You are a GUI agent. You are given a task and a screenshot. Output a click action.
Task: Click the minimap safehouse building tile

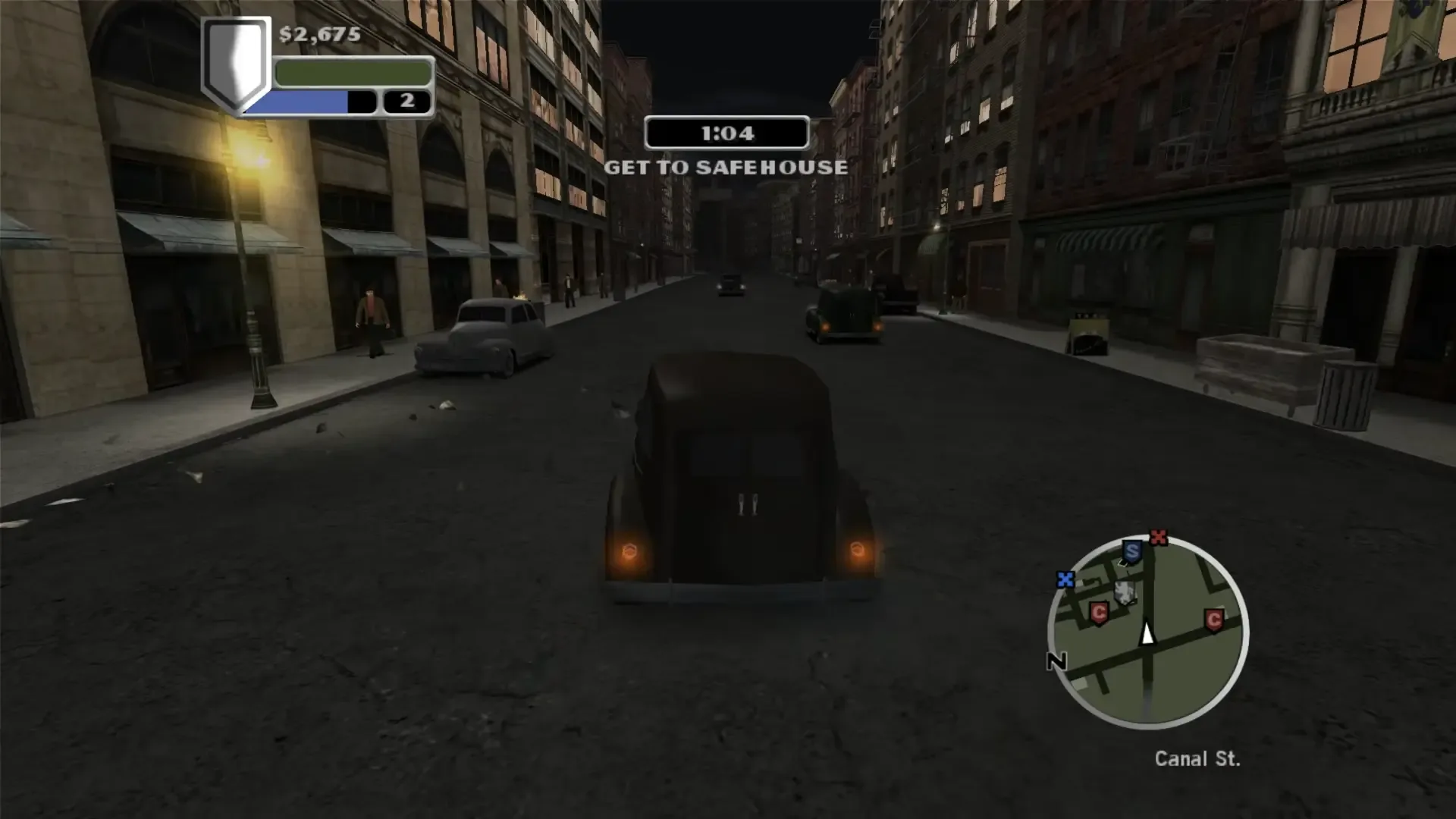1123,563
